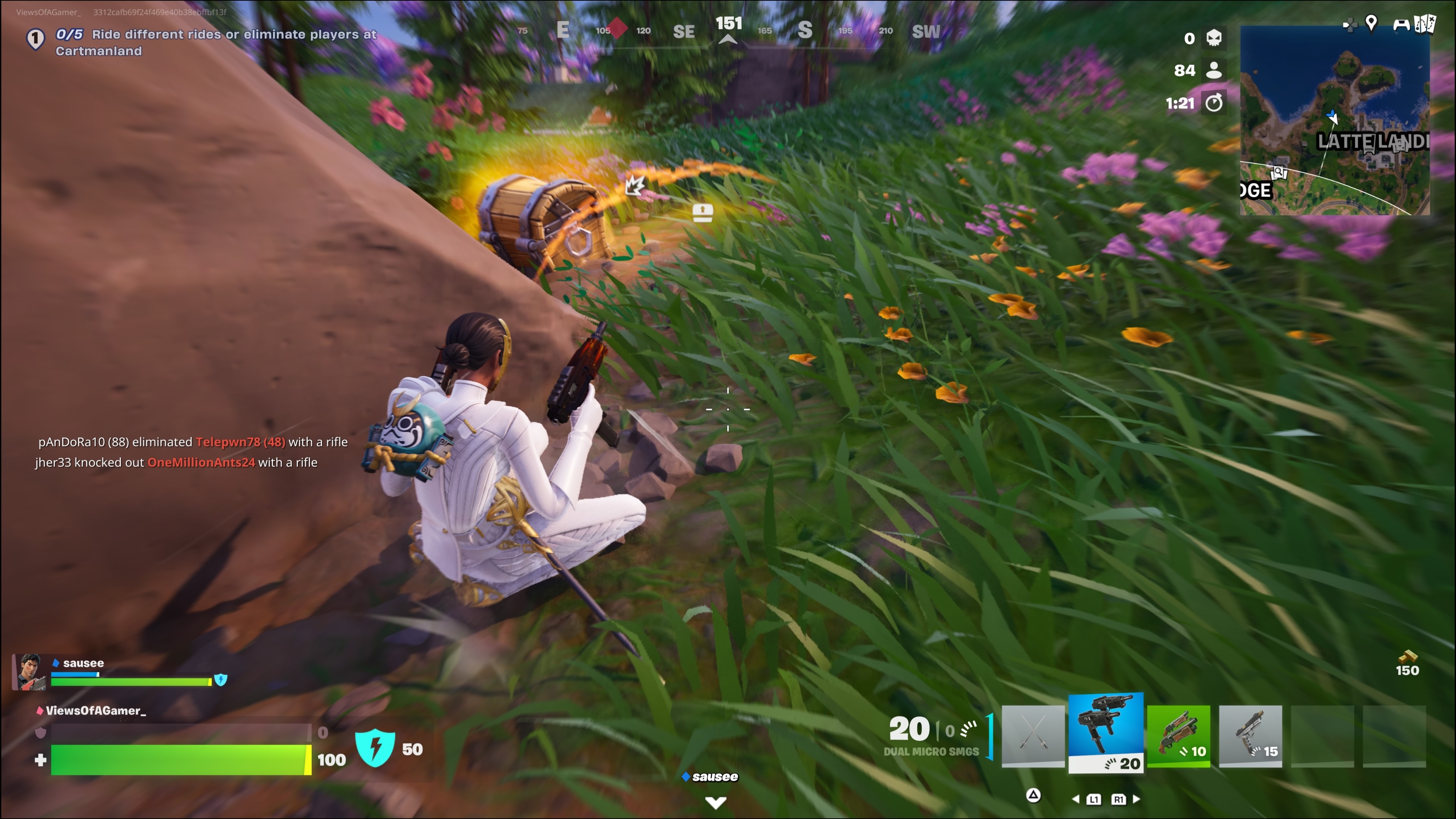Click the players remaining person icon

click(x=1213, y=70)
